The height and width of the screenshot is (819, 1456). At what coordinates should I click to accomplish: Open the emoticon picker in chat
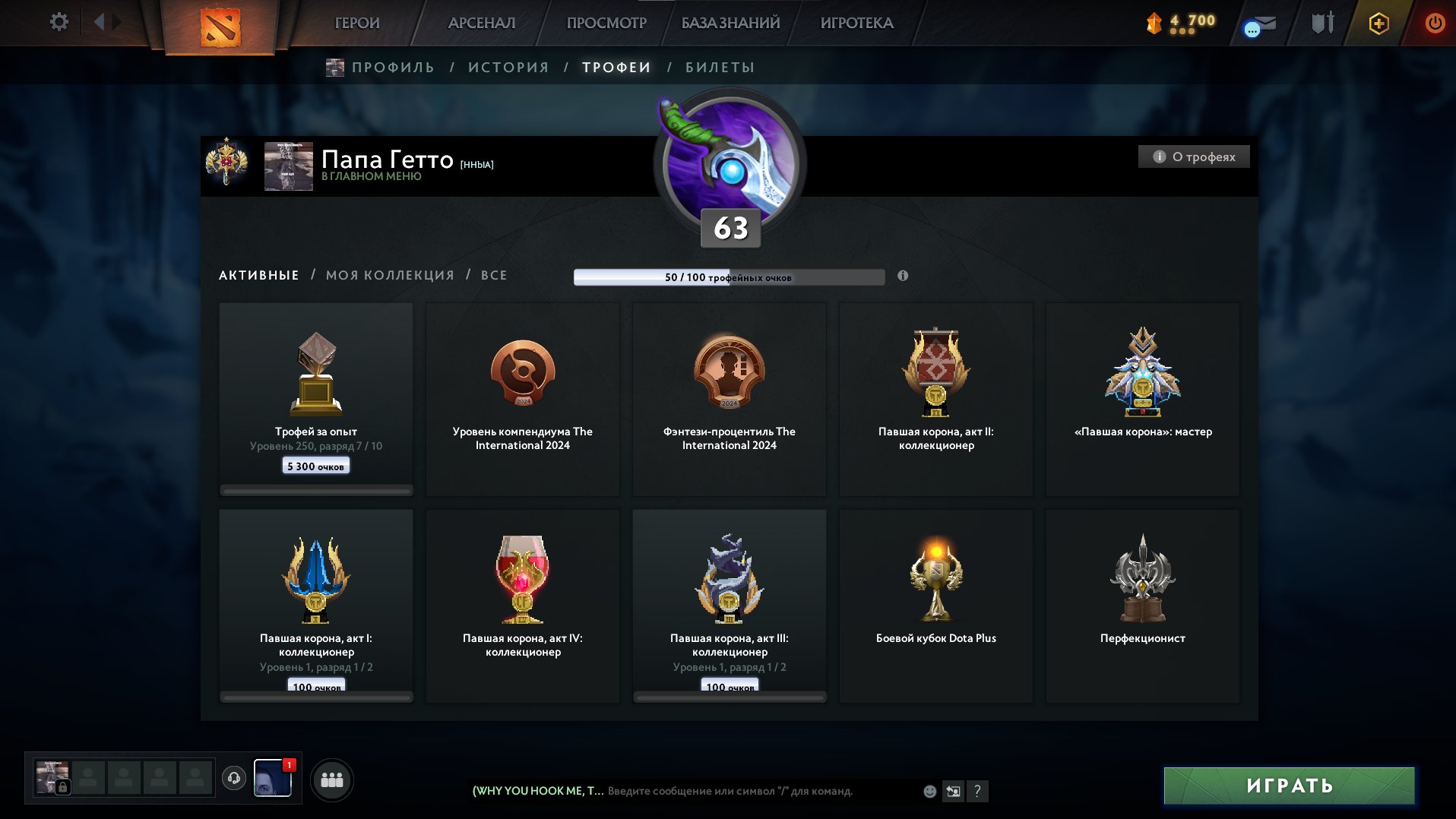point(929,791)
